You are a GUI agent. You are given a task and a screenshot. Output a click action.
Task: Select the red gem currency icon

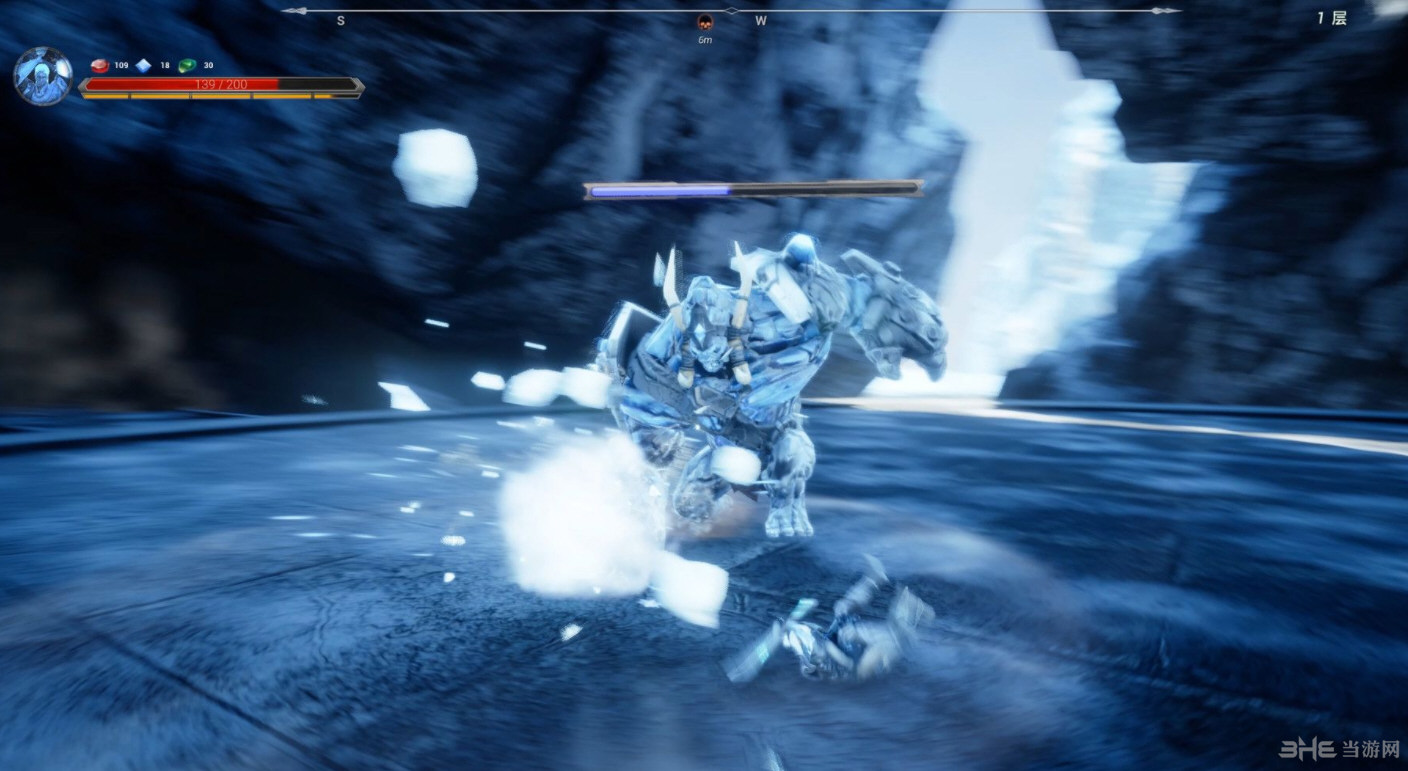[100, 66]
